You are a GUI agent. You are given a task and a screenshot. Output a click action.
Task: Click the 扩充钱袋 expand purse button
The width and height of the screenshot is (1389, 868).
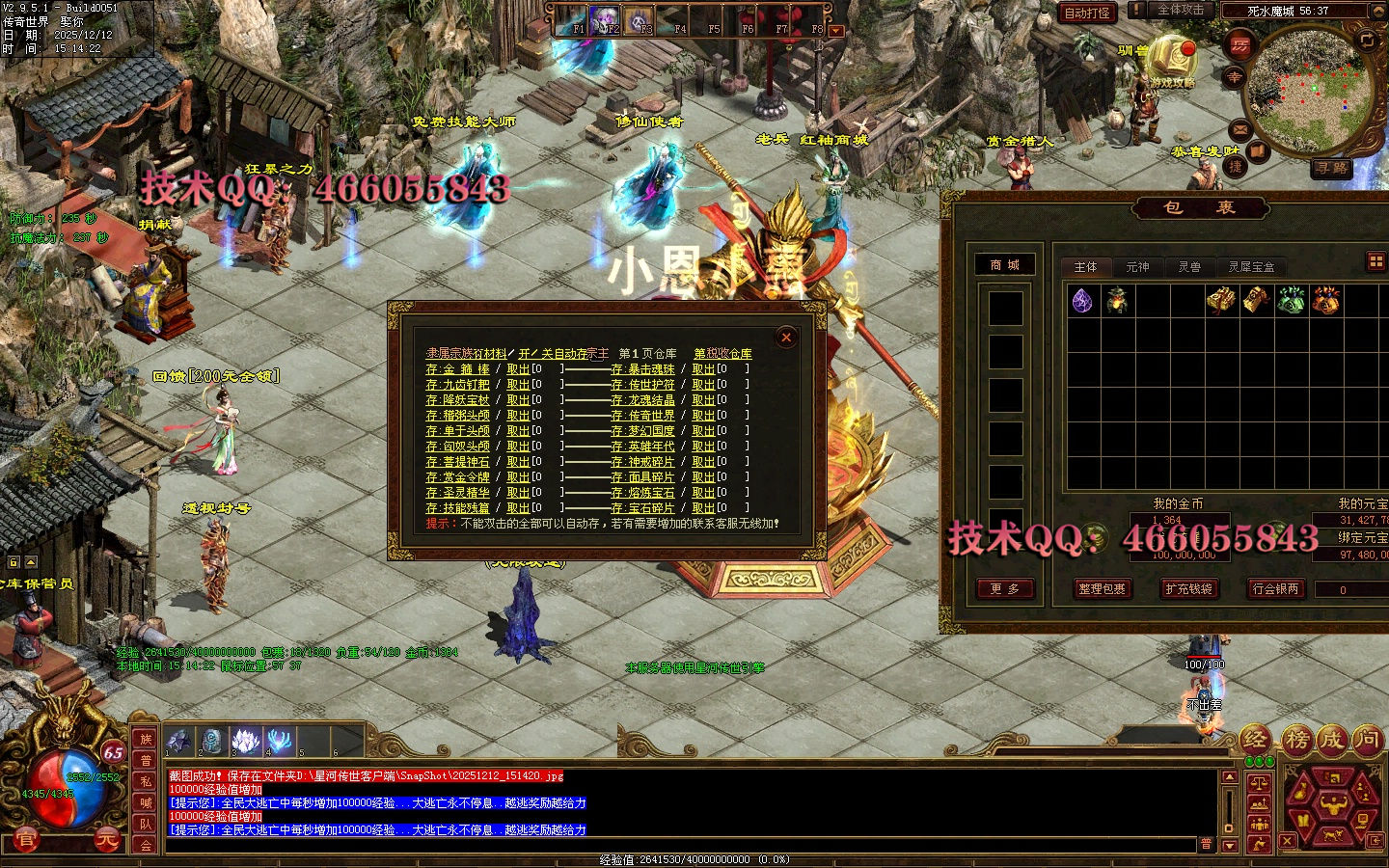(x=1187, y=588)
